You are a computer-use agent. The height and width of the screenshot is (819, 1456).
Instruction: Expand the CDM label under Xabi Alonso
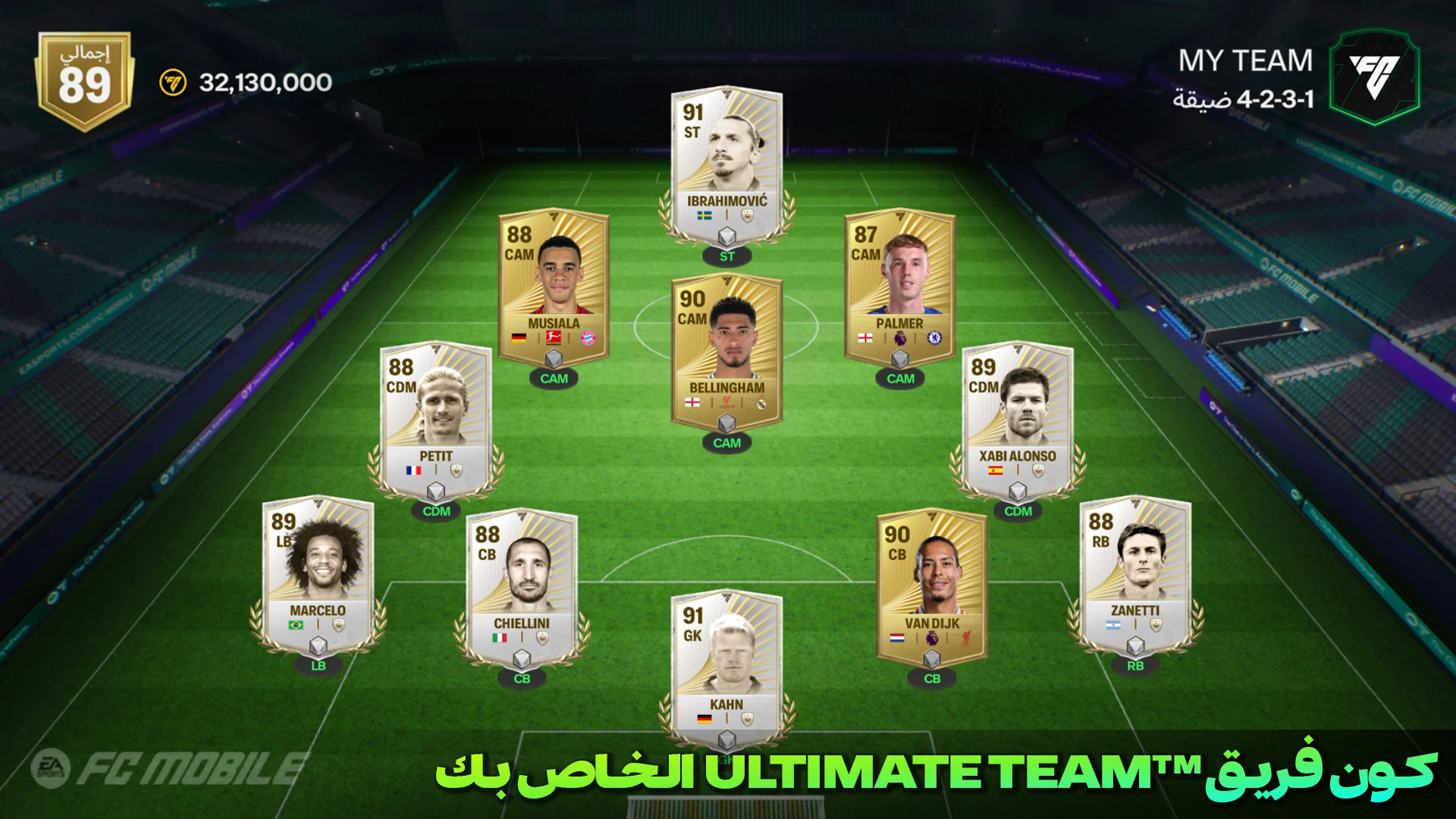1018,512
